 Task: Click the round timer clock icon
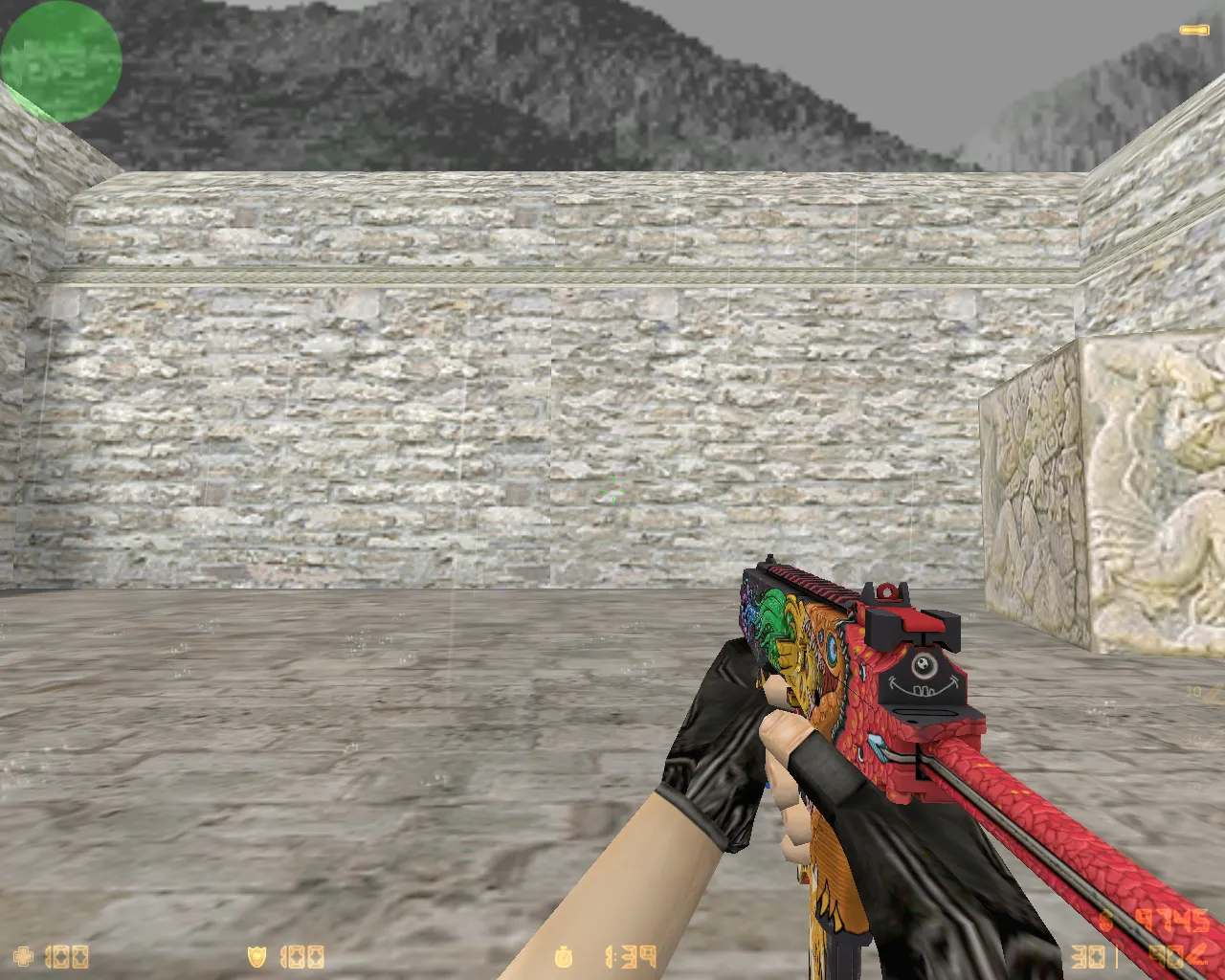(562, 955)
